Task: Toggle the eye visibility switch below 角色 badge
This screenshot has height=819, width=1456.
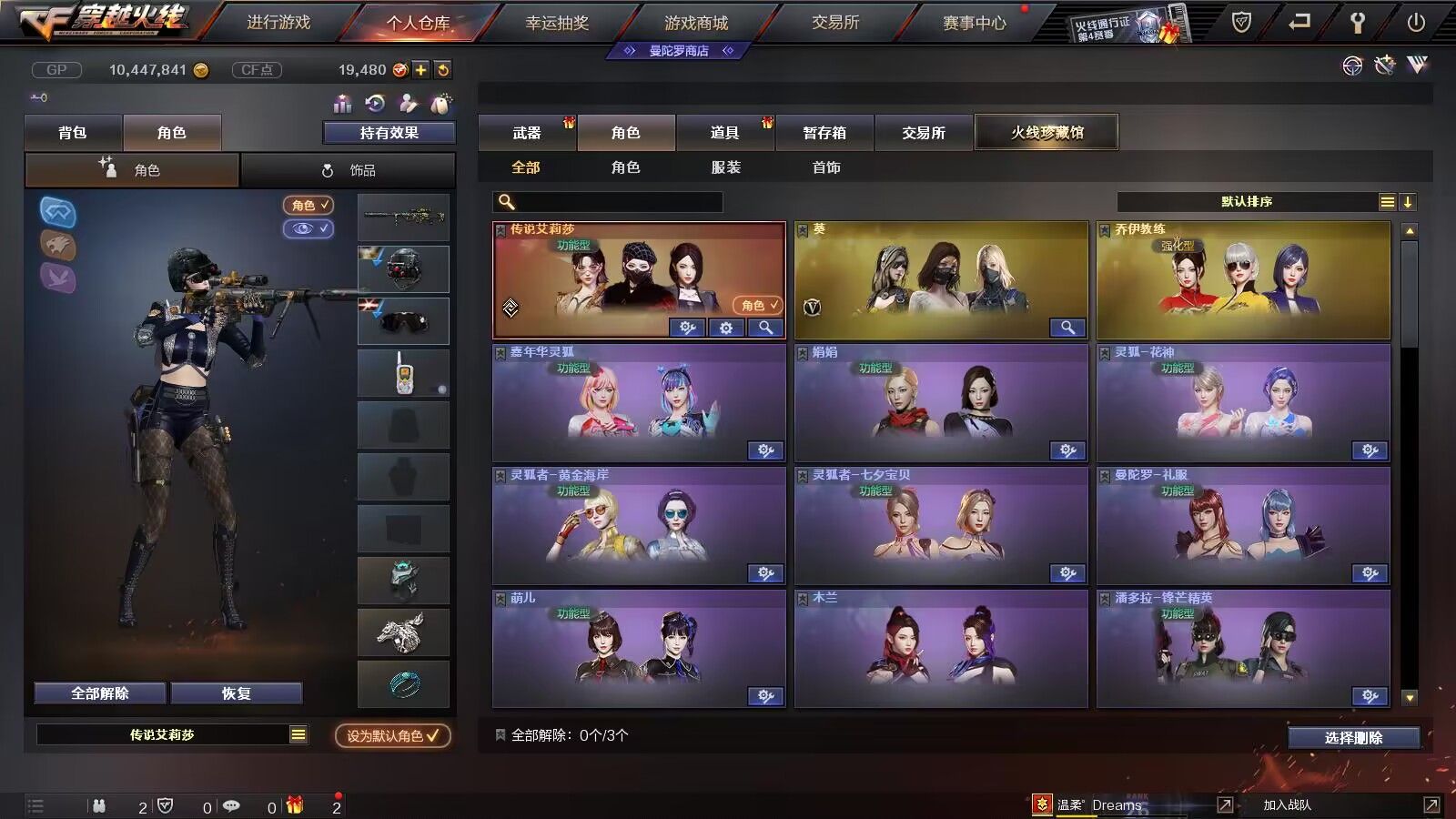Action: pyautogui.click(x=308, y=228)
